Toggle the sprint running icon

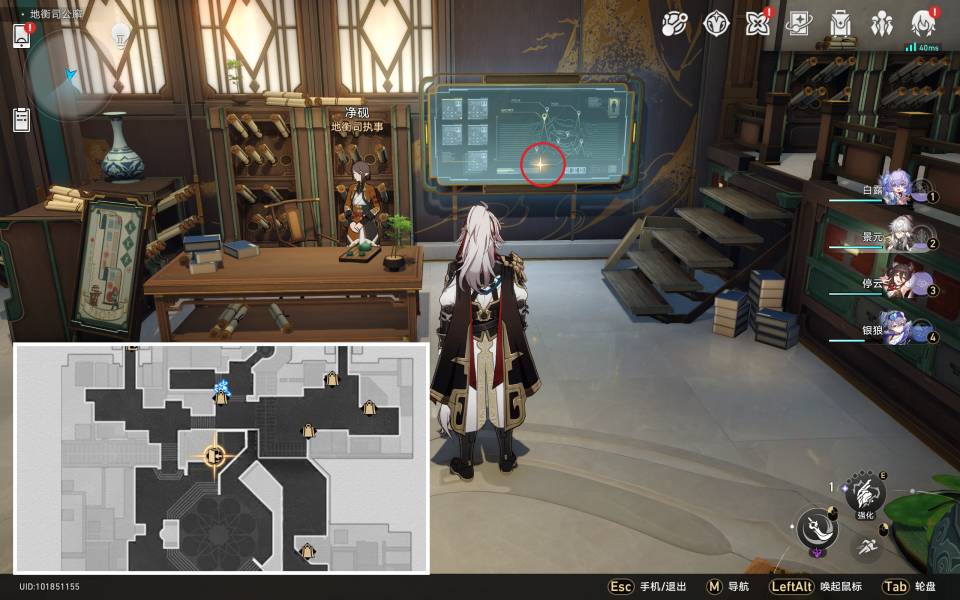point(867,545)
